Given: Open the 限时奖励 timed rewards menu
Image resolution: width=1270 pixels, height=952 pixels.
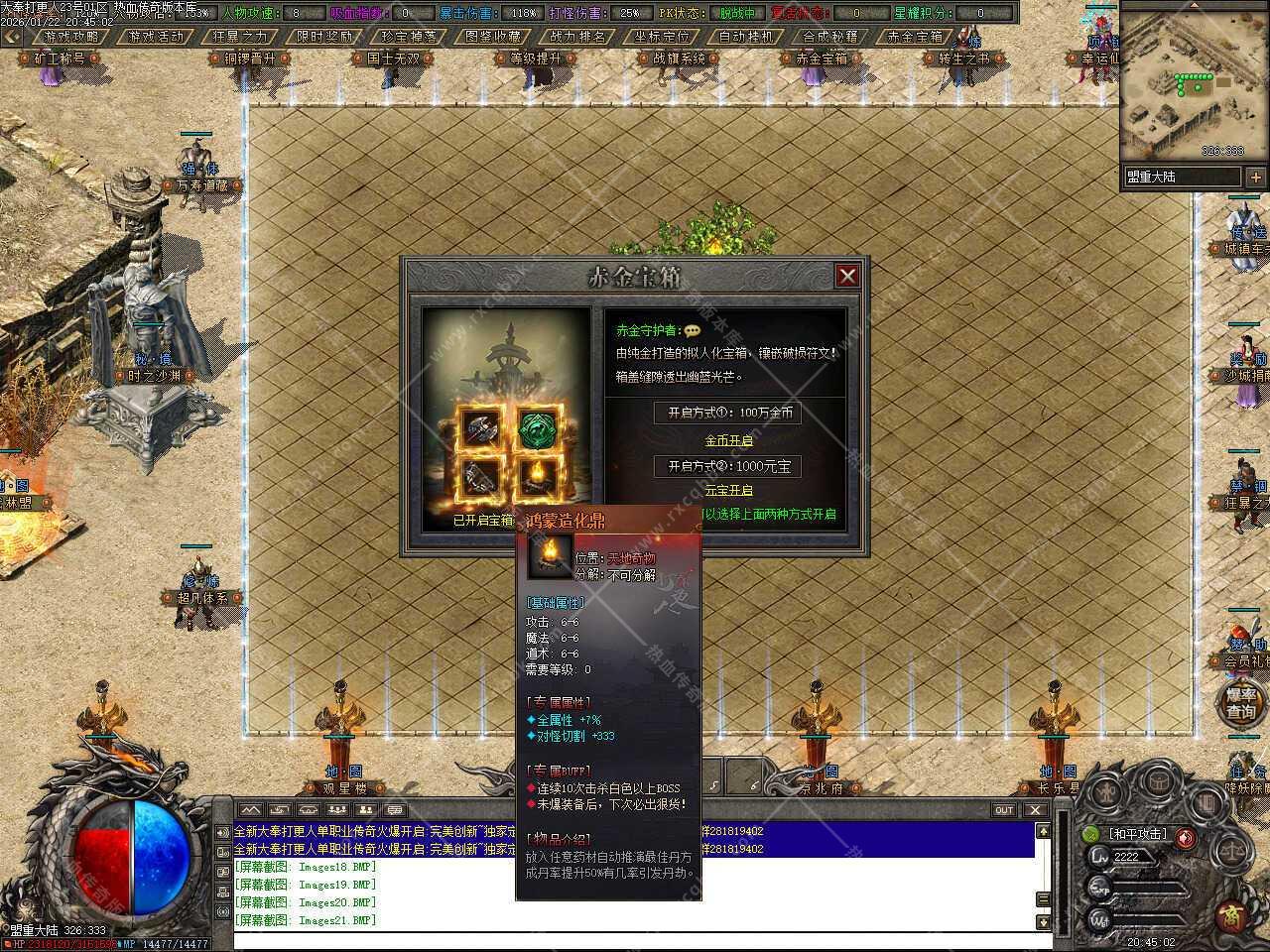Looking at the screenshot, I should (325, 37).
